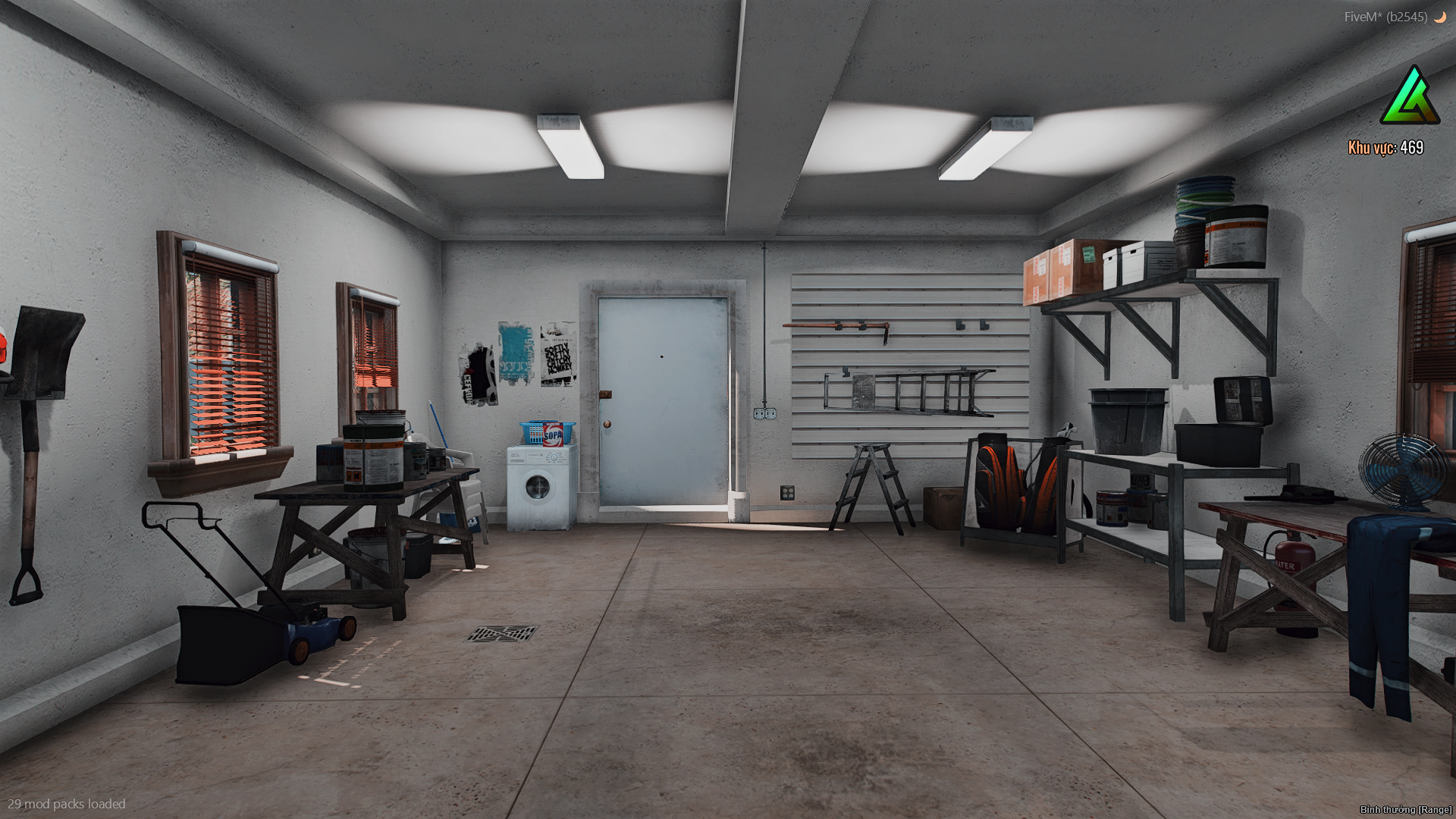Click the green triangle server logo

pos(1410,97)
